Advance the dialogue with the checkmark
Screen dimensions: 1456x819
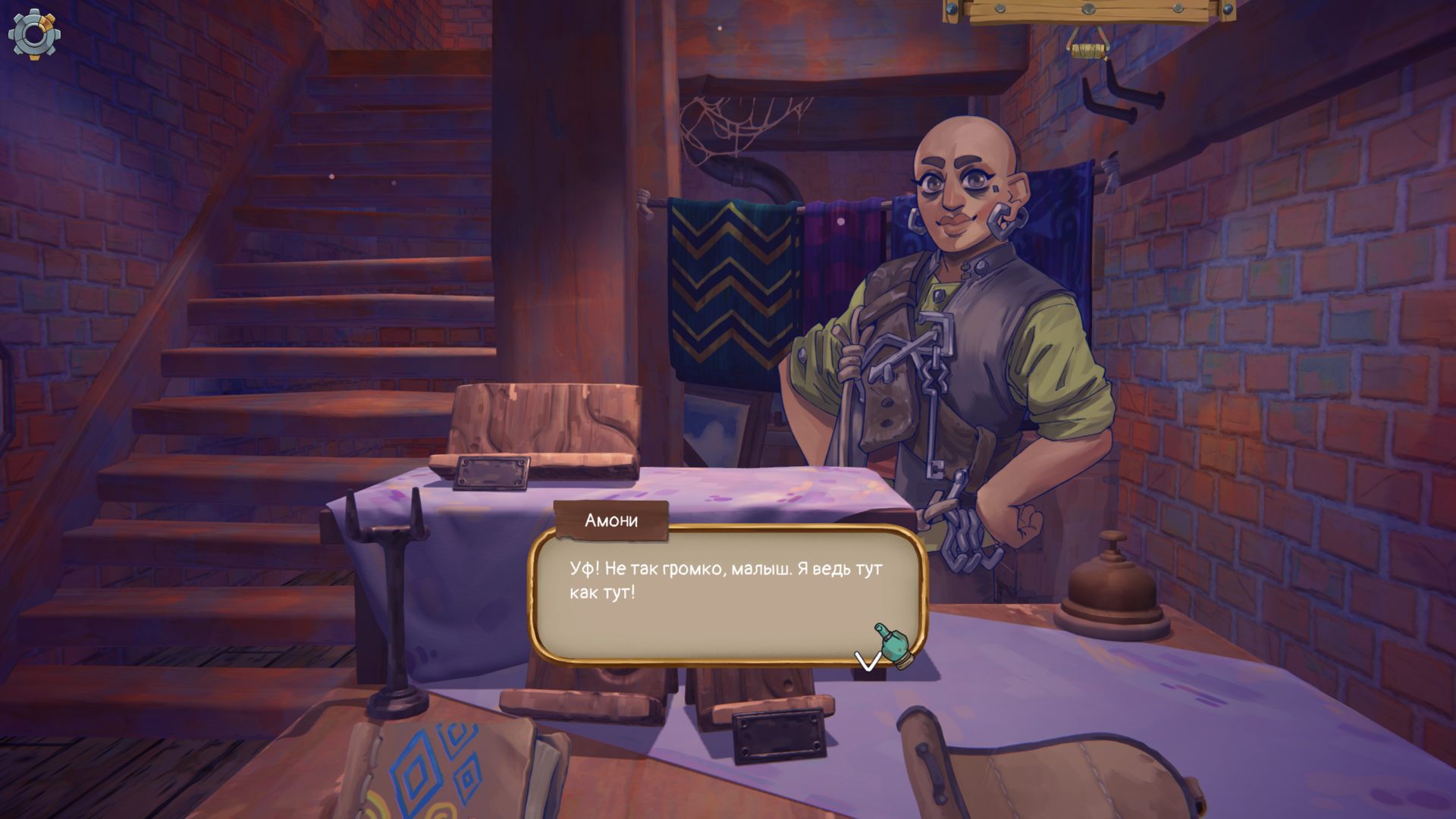click(868, 660)
